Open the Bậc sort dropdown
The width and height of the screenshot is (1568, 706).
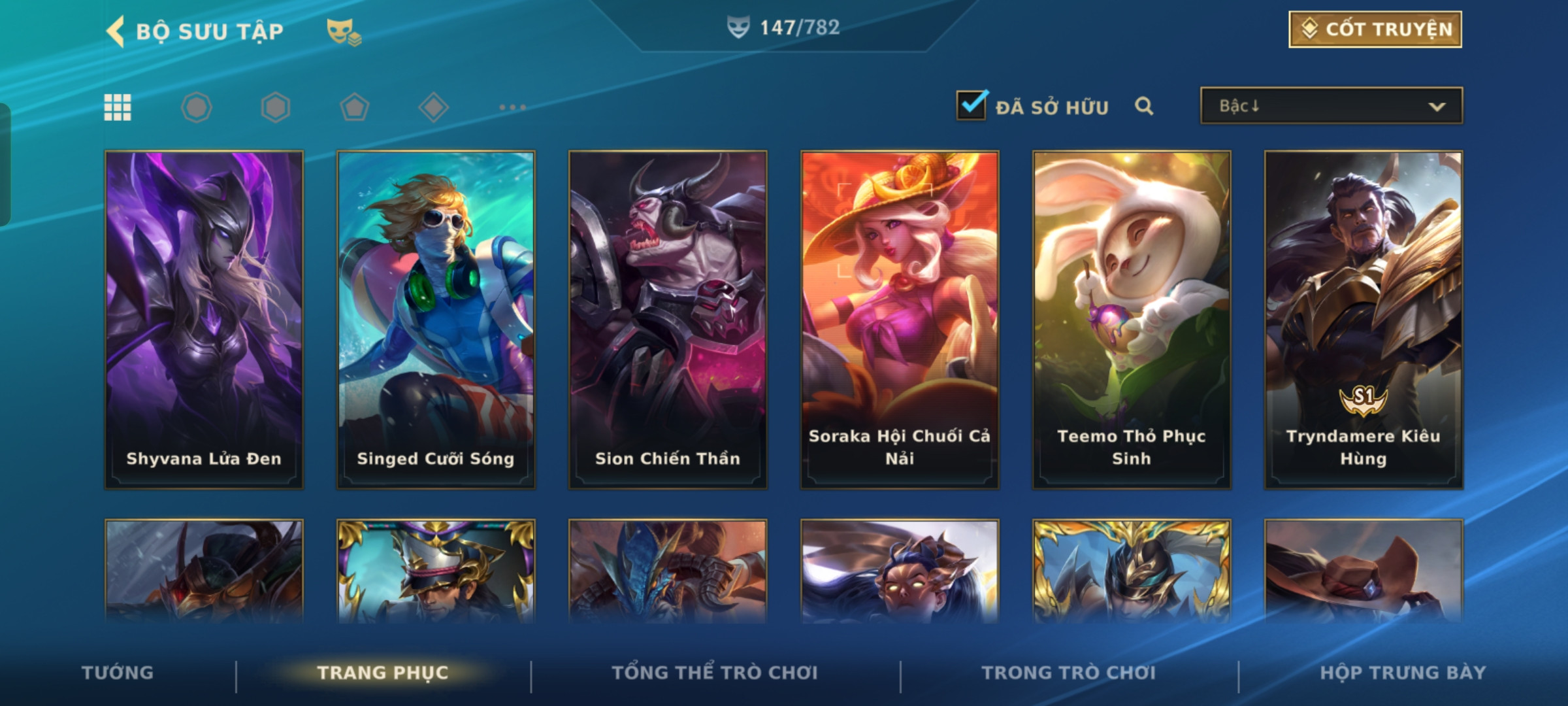click(1331, 106)
